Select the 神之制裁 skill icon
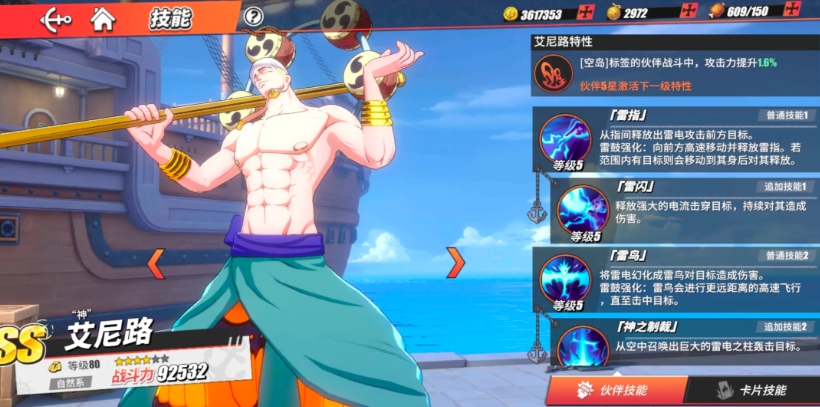This screenshot has width=820, height=407. click(x=583, y=347)
